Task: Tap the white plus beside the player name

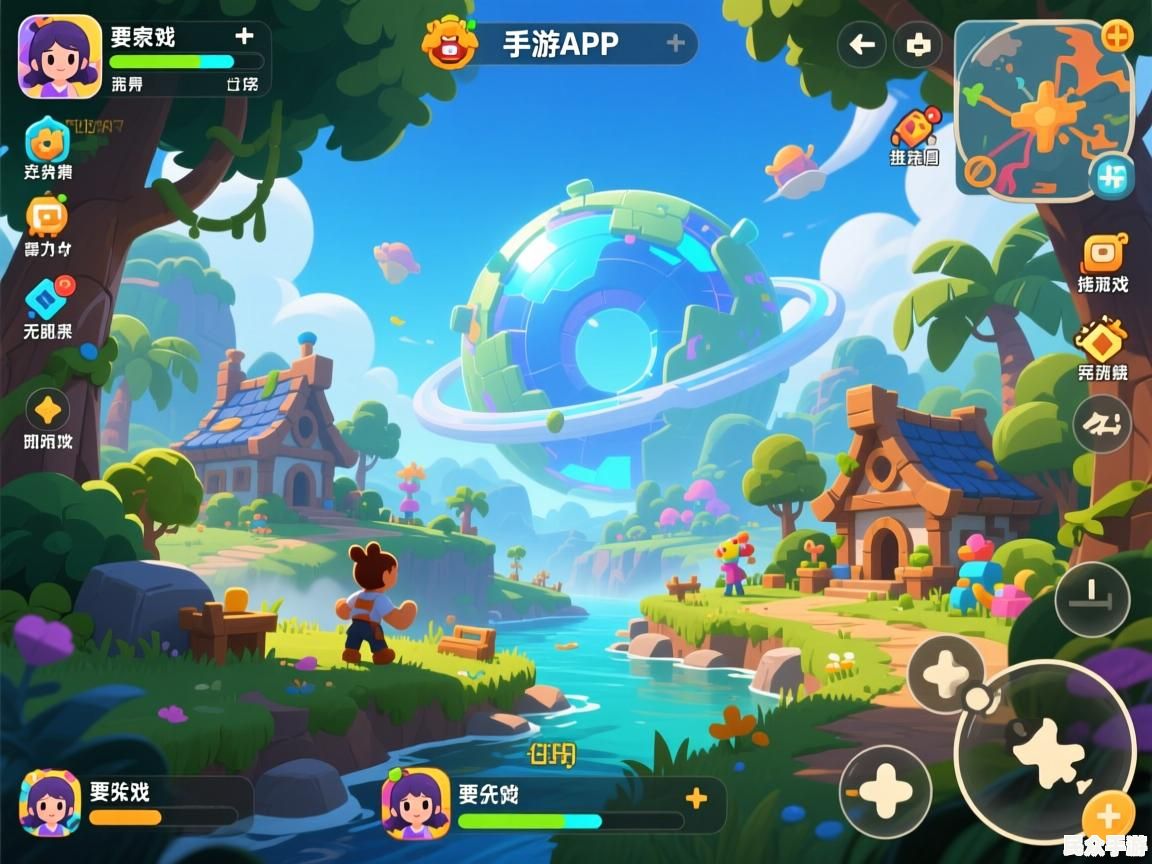Action: pos(244,37)
